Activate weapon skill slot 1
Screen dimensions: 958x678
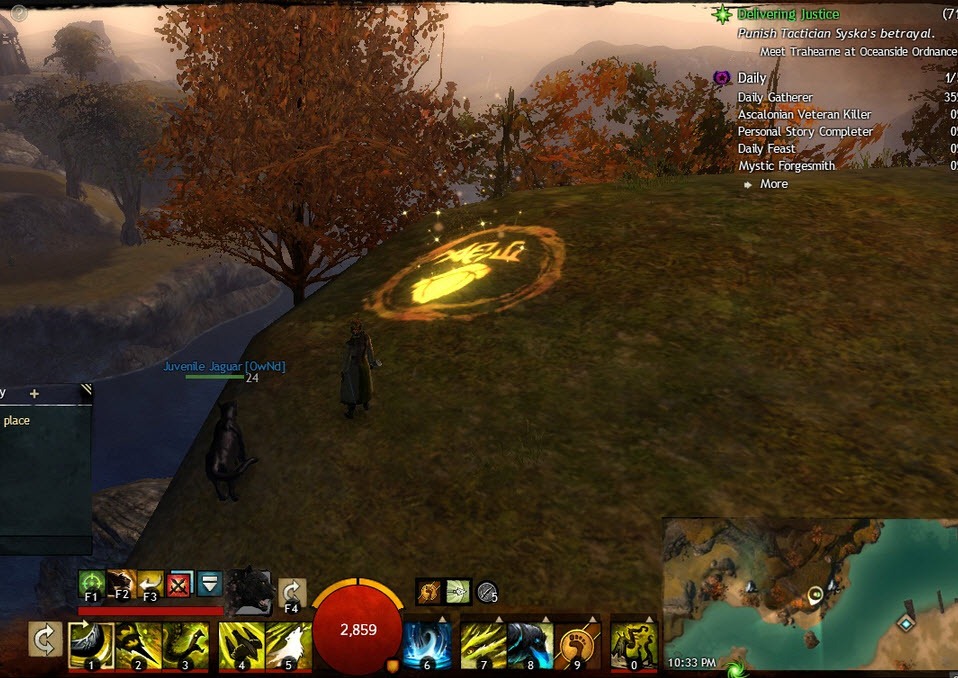point(89,644)
